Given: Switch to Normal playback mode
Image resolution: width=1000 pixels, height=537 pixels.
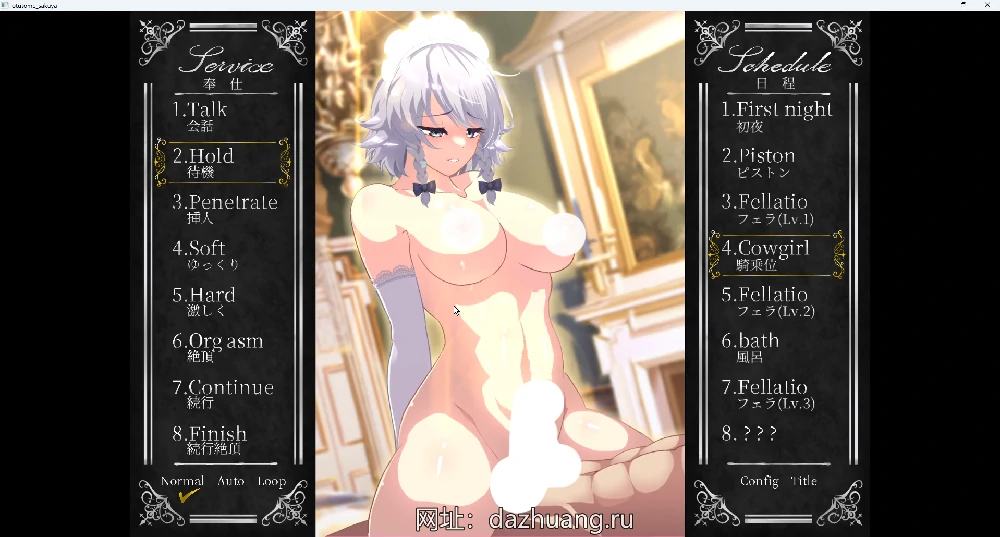Looking at the screenshot, I should (x=182, y=482).
